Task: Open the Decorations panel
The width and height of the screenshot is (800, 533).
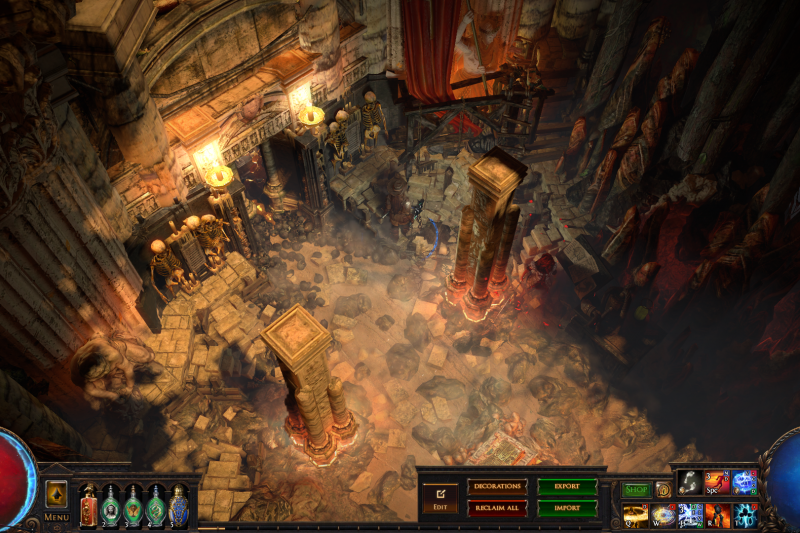Action: [497, 487]
